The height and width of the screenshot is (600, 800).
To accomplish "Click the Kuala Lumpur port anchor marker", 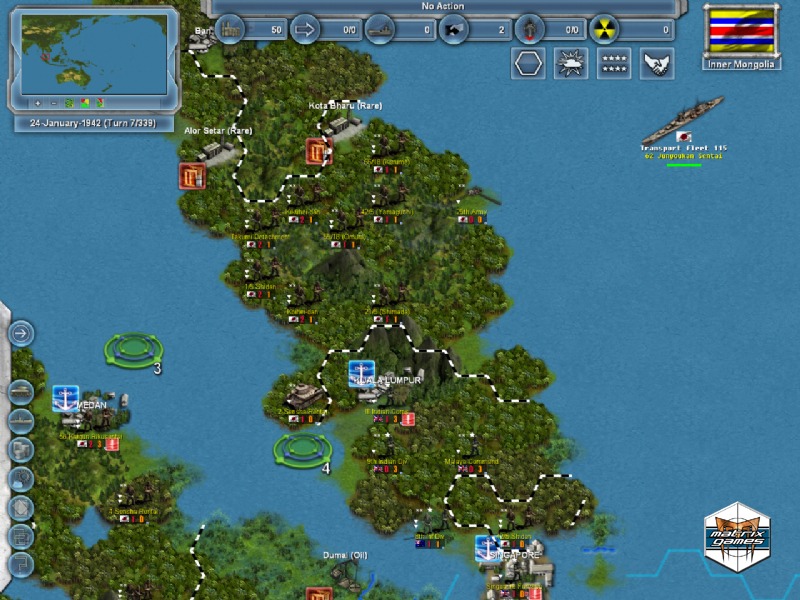I will pyautogui.click(x=361, y=373).
